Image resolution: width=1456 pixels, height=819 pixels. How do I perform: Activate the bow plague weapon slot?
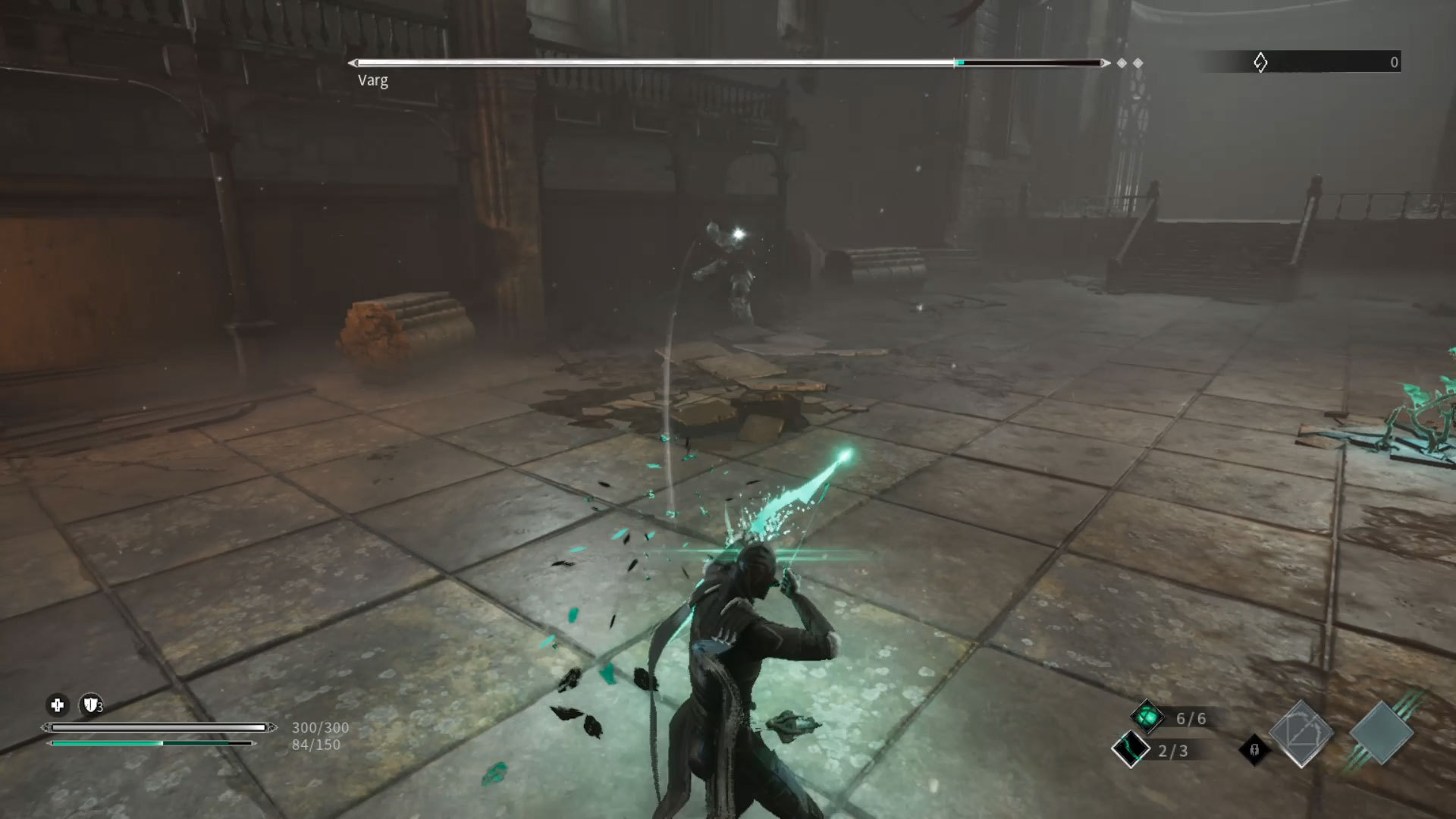[1301, 733]
